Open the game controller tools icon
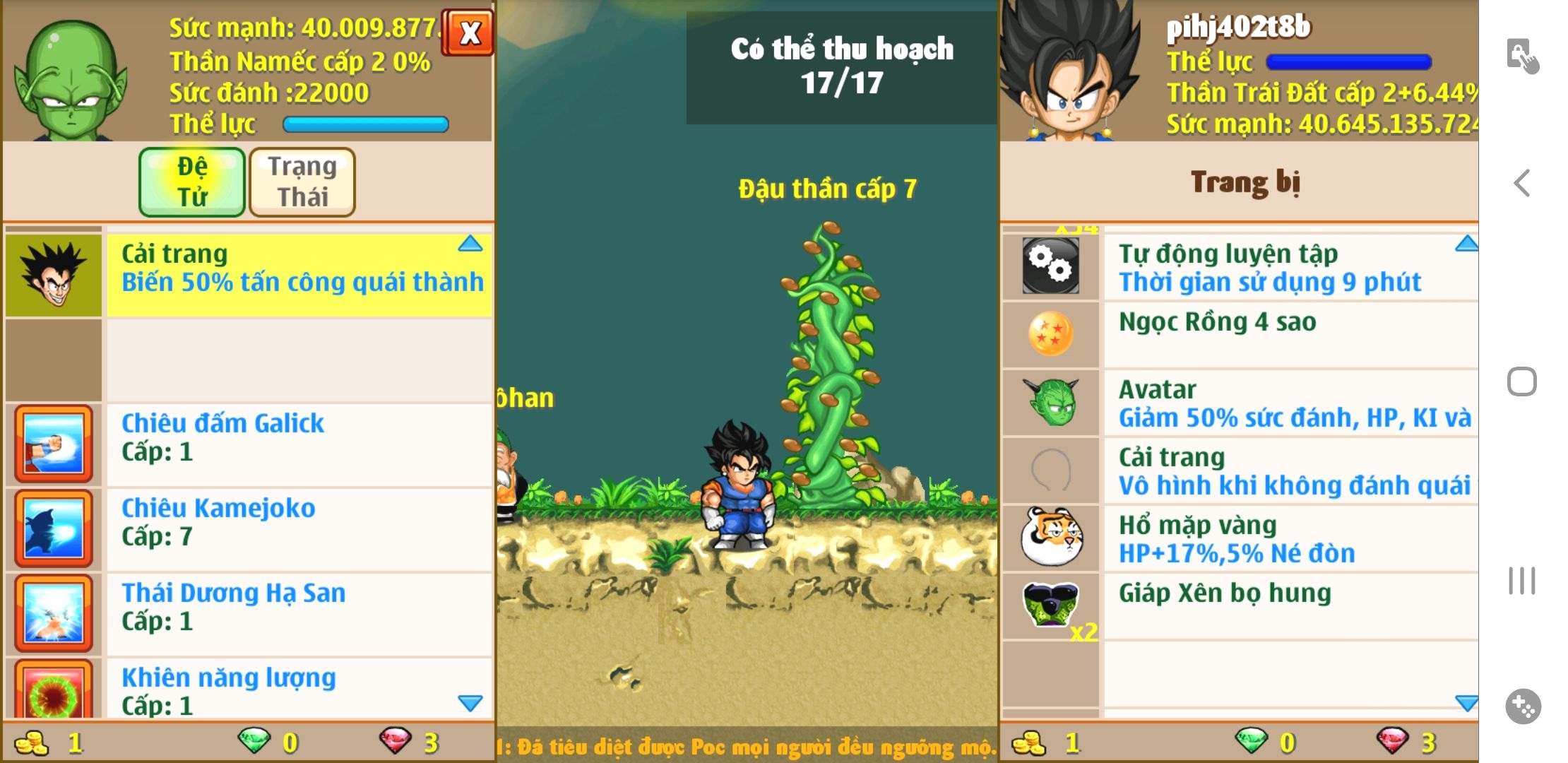1568x763 pixels. click(1523, 706)
